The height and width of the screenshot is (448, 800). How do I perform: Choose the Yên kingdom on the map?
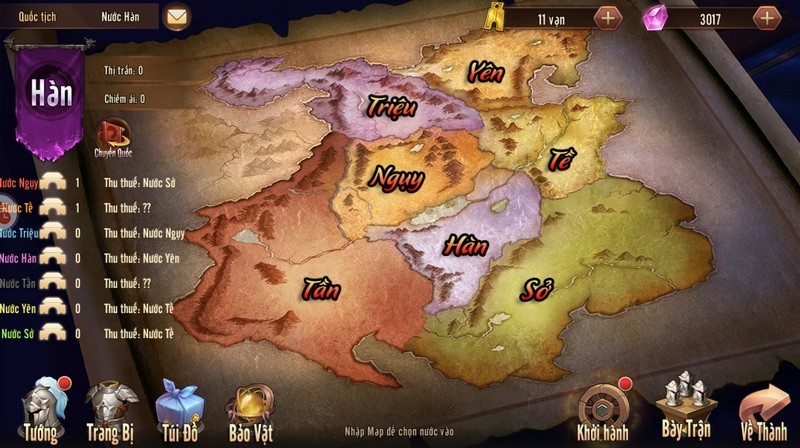(x=484, y=72)
